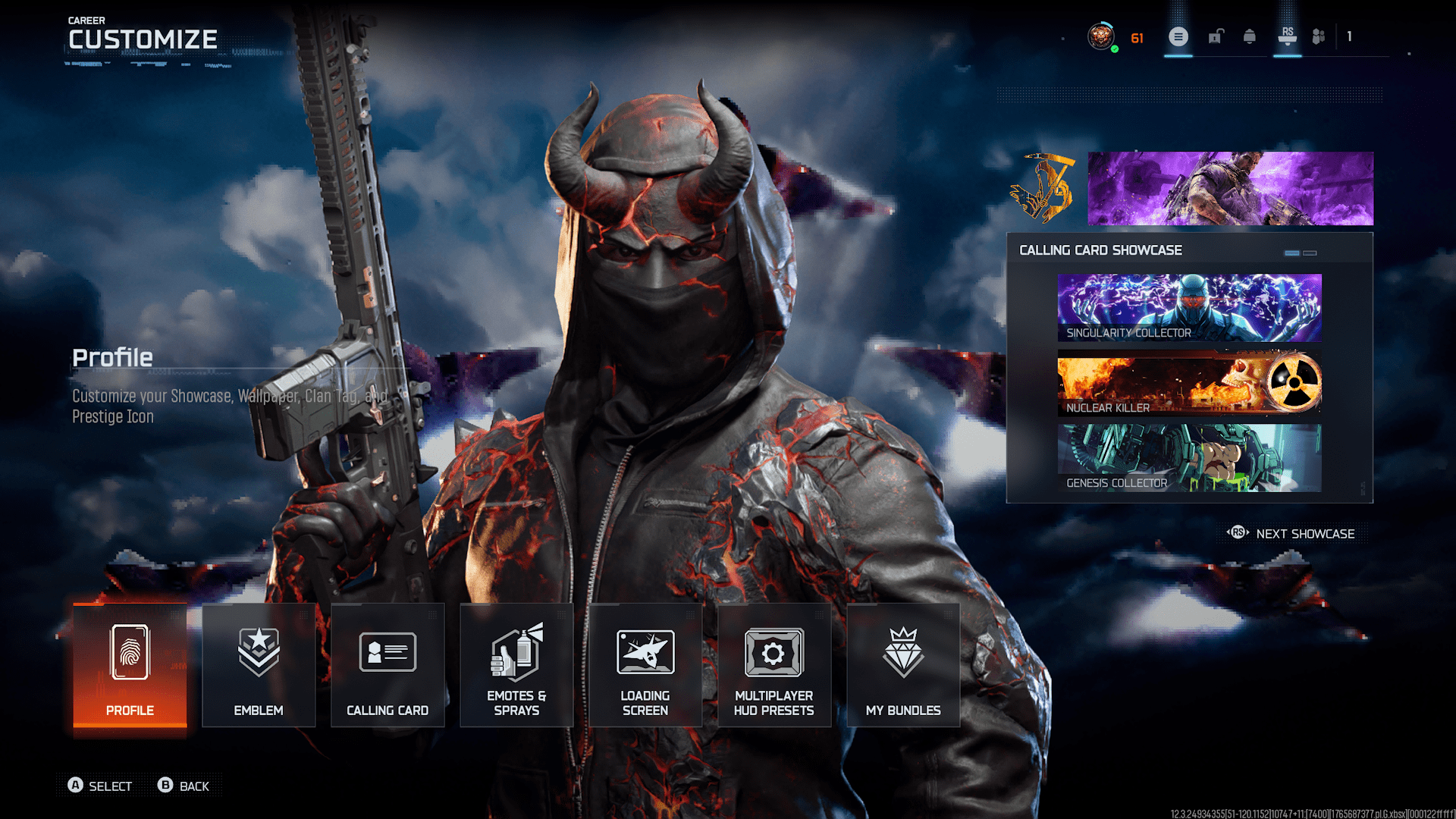1456x819 pixels.
Task: Click the unlocked padlock icon near the top
Action: 1216,36
